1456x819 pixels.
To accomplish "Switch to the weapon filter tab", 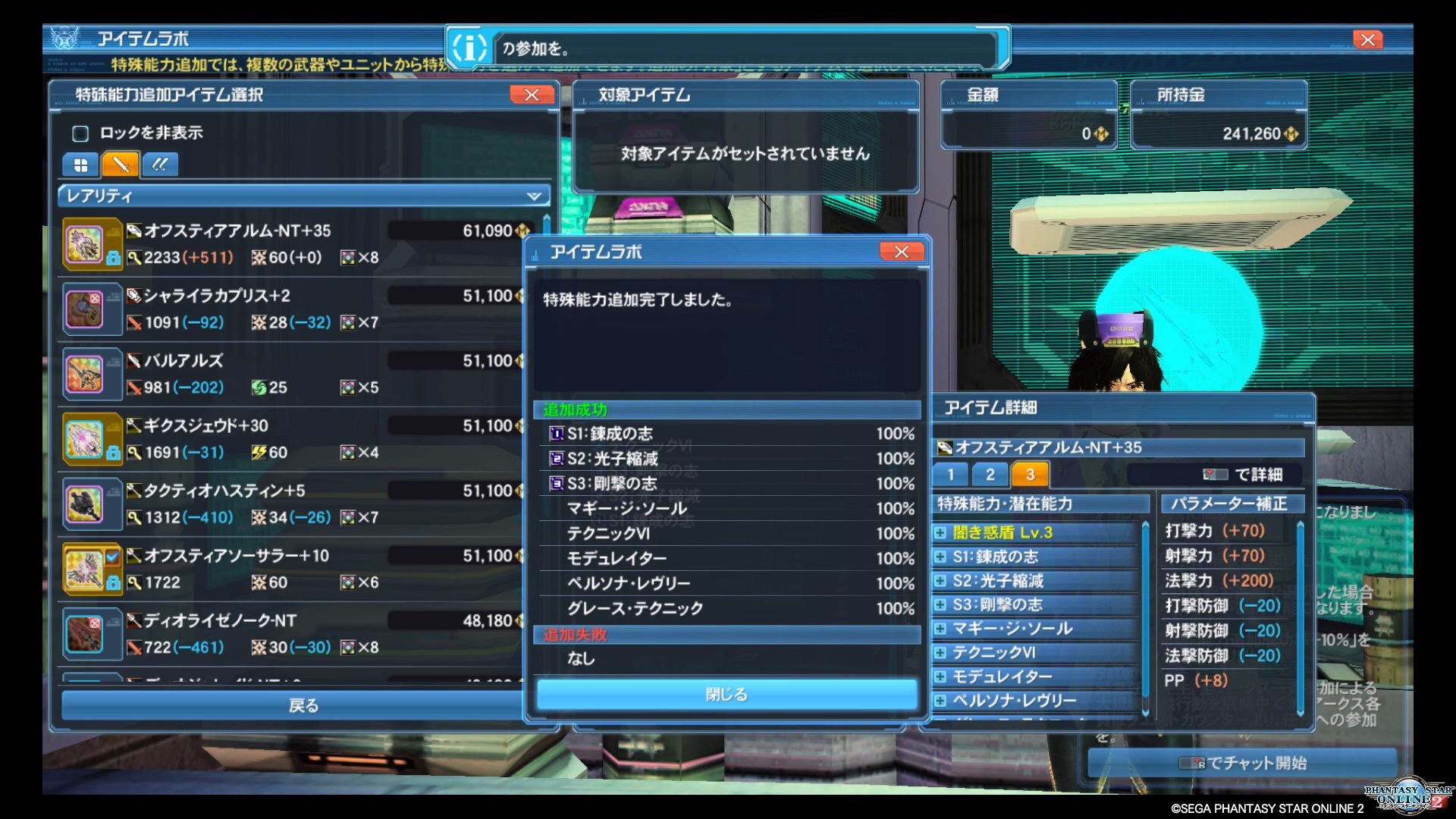I will (x=120, y=165).
